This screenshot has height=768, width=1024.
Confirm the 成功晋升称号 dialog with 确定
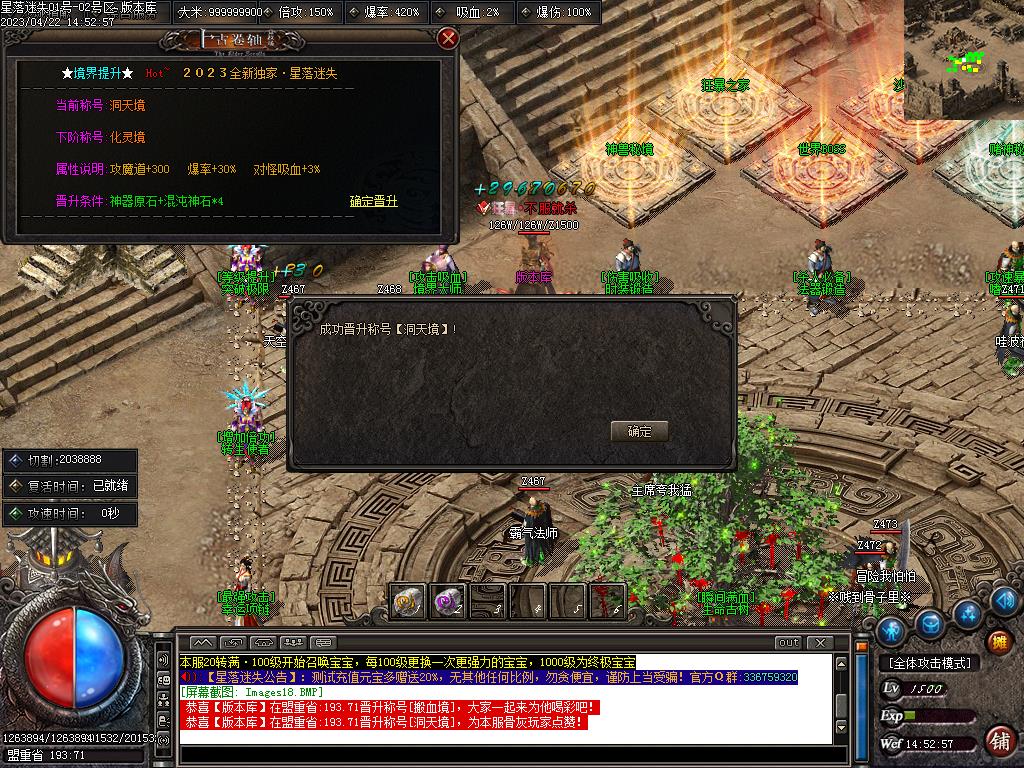tap(639, 431)
